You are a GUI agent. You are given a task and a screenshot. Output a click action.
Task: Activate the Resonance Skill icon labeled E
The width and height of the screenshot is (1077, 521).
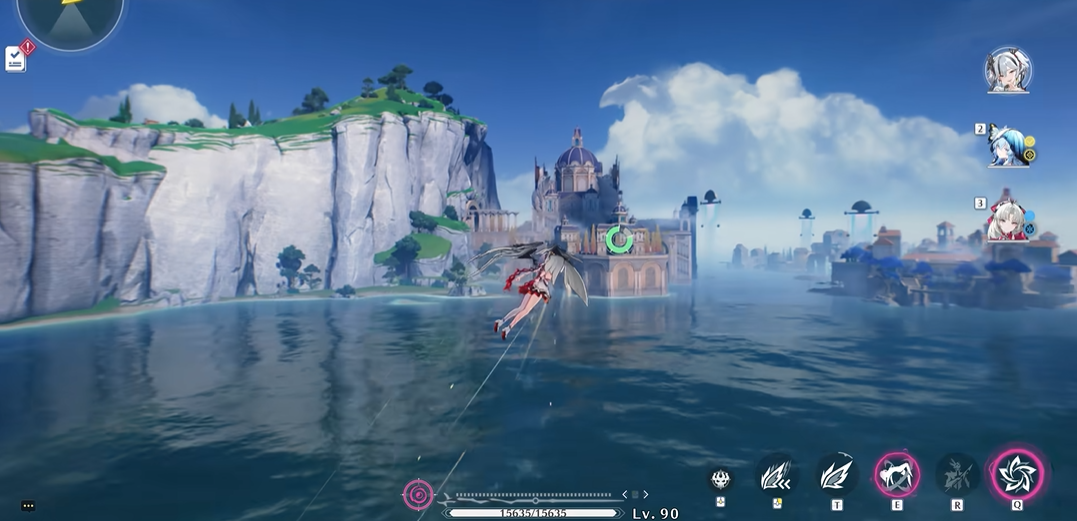pyautogui.click(x=897, y=474)
